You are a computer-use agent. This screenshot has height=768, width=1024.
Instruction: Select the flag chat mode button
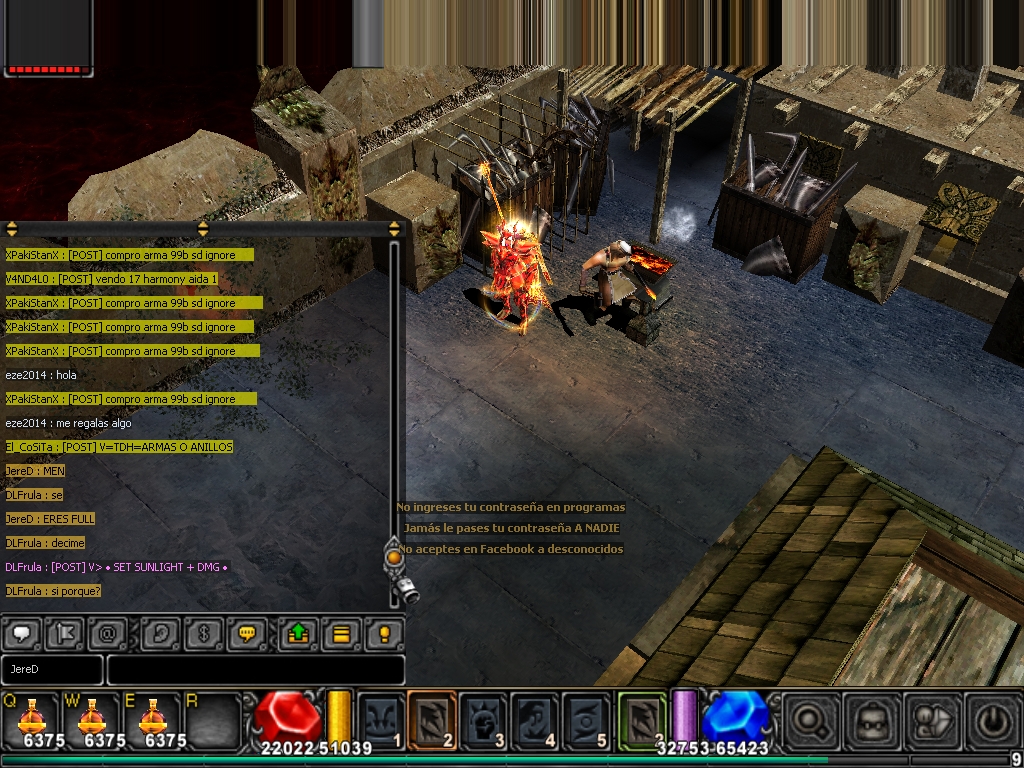click(66, 633)
